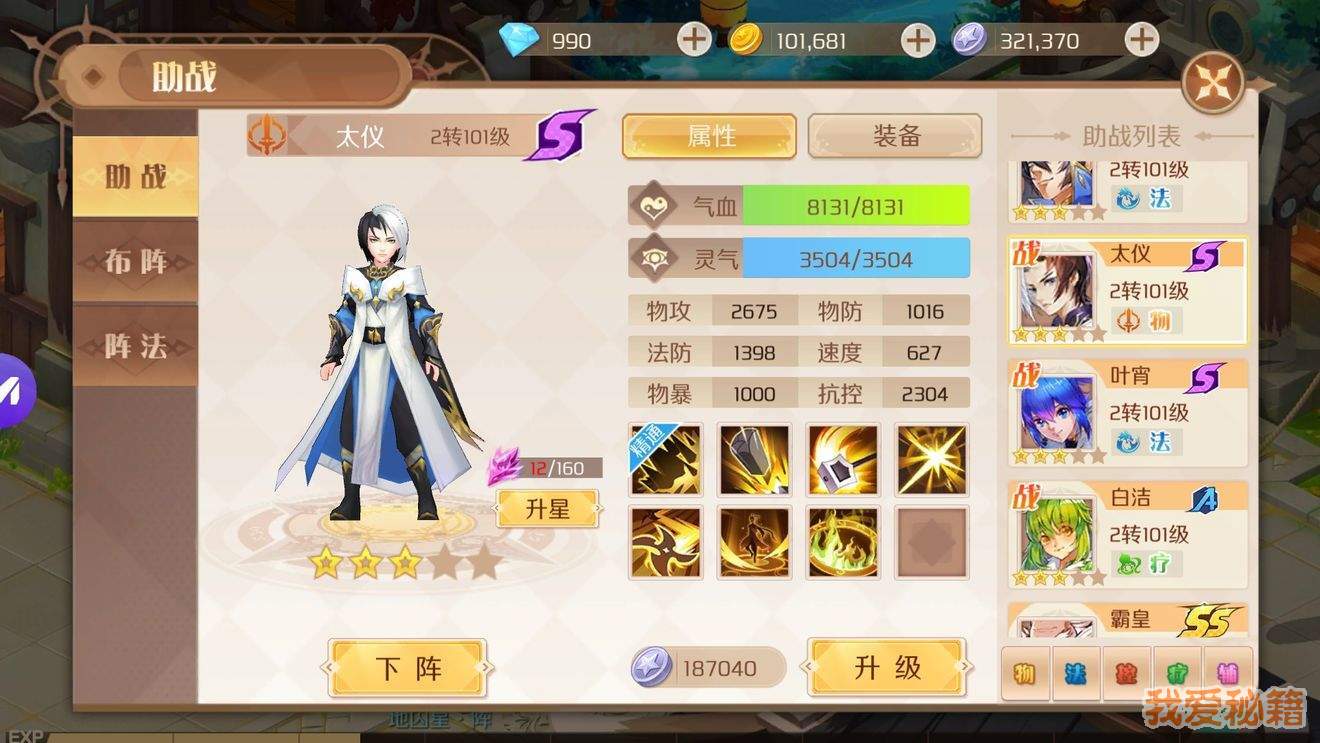1320x743 pixels.
Task: Switch to the 布阵 side tab
Action: [x=136, y=262]
